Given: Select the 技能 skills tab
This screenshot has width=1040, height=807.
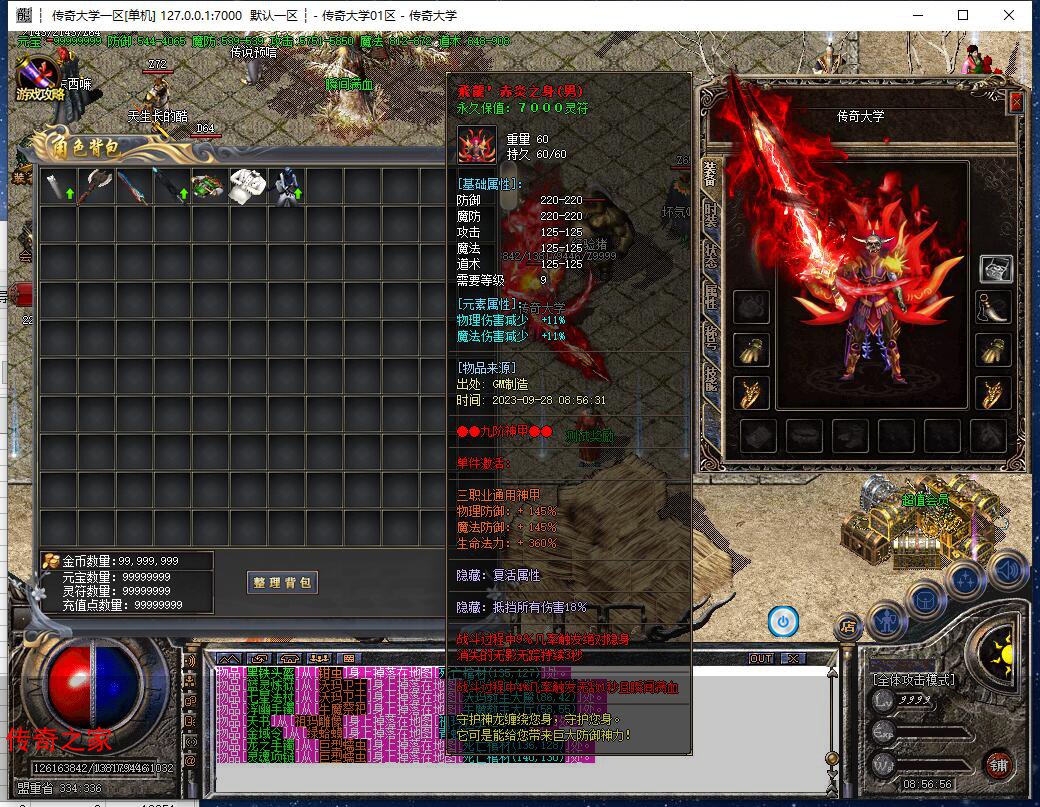Looking at the screenshot, I should click(710, 376).
